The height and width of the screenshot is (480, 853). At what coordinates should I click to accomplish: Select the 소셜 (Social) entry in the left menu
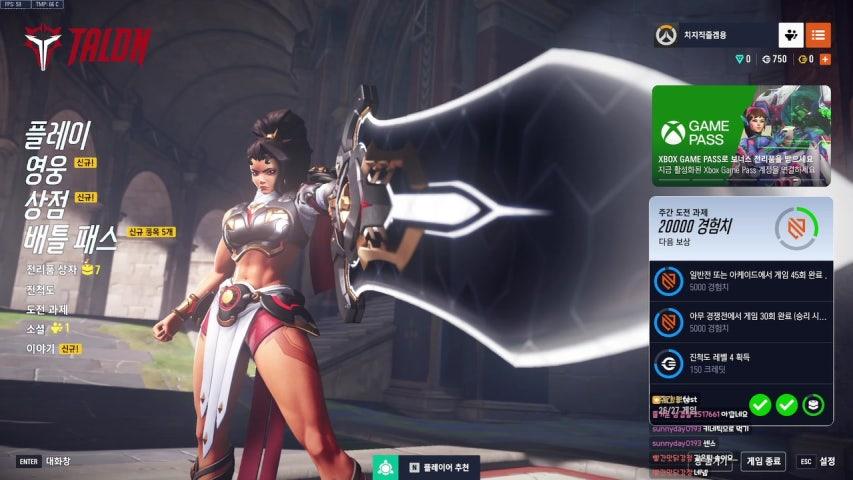[36, 328]
